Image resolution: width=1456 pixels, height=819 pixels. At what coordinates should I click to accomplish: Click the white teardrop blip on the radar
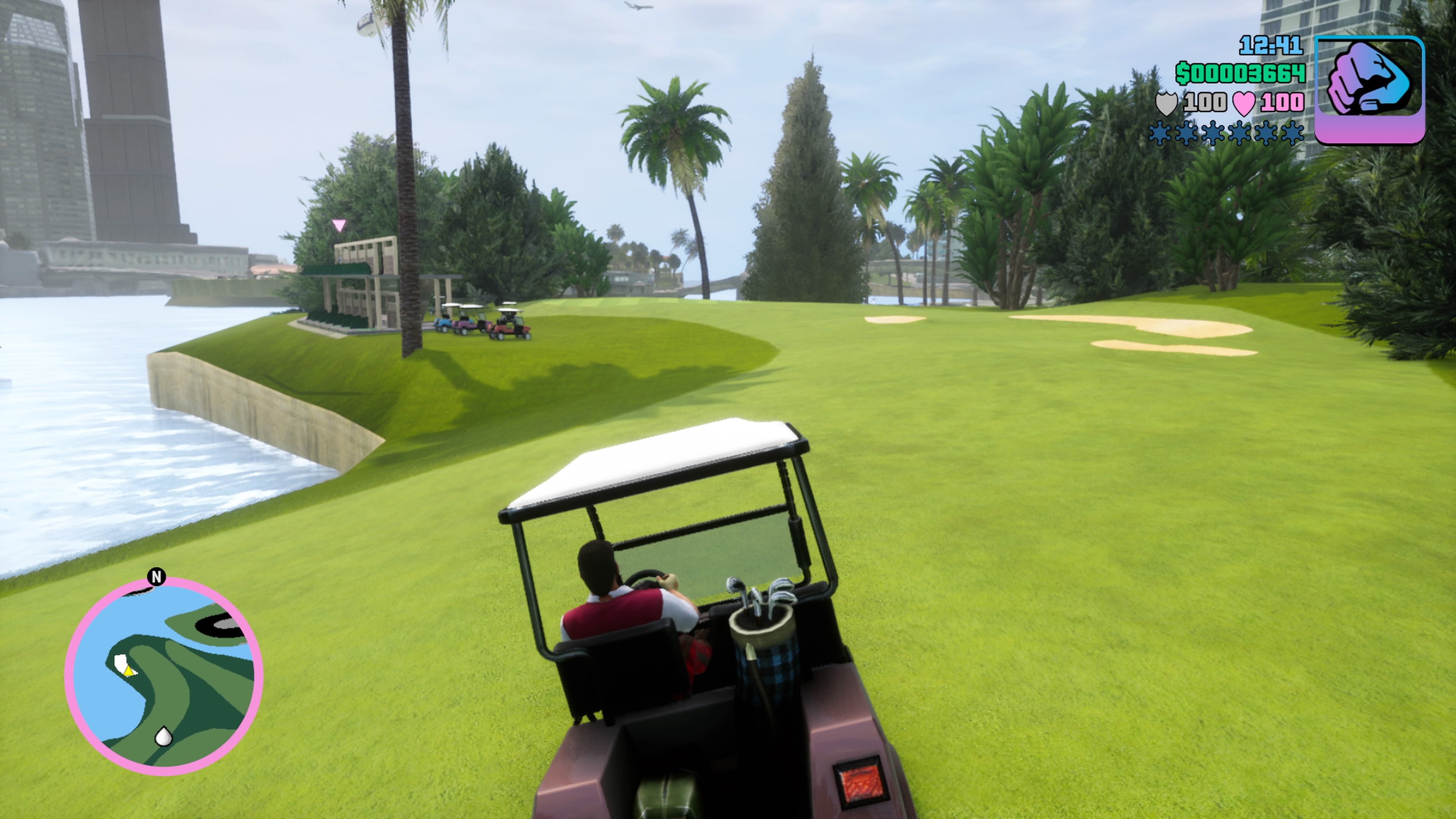pos(163,736)
